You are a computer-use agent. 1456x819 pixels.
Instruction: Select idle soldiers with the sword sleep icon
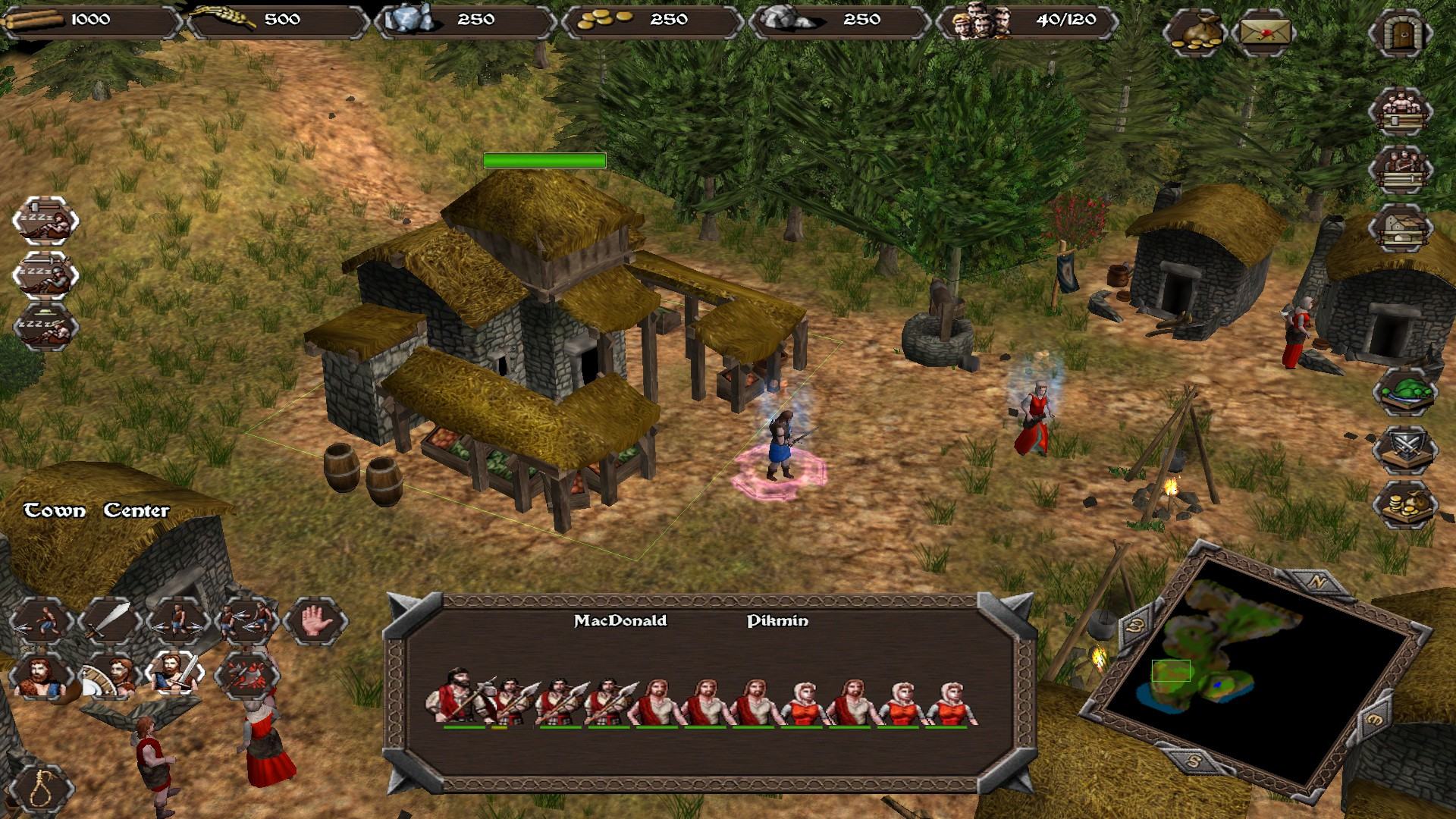[45, 275]
